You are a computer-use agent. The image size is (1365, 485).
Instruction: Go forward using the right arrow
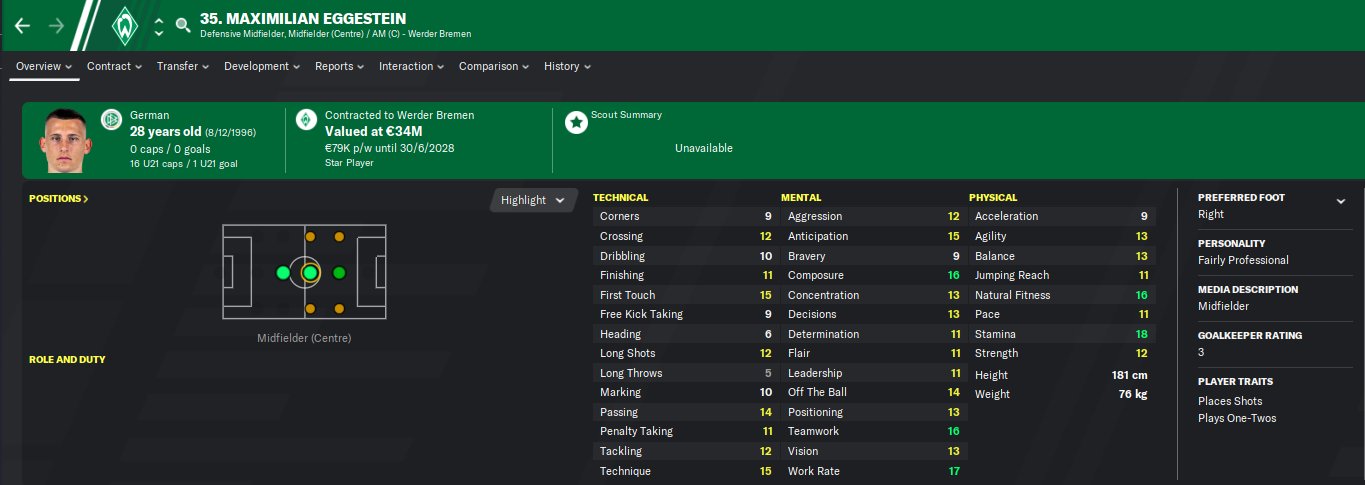click(56, 25)
